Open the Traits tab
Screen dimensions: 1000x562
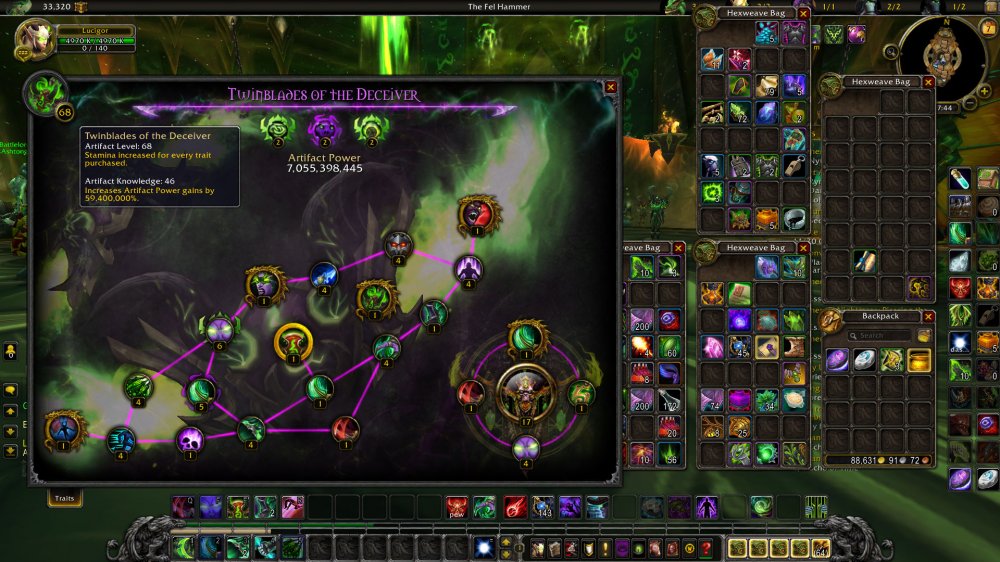(65, 496)
